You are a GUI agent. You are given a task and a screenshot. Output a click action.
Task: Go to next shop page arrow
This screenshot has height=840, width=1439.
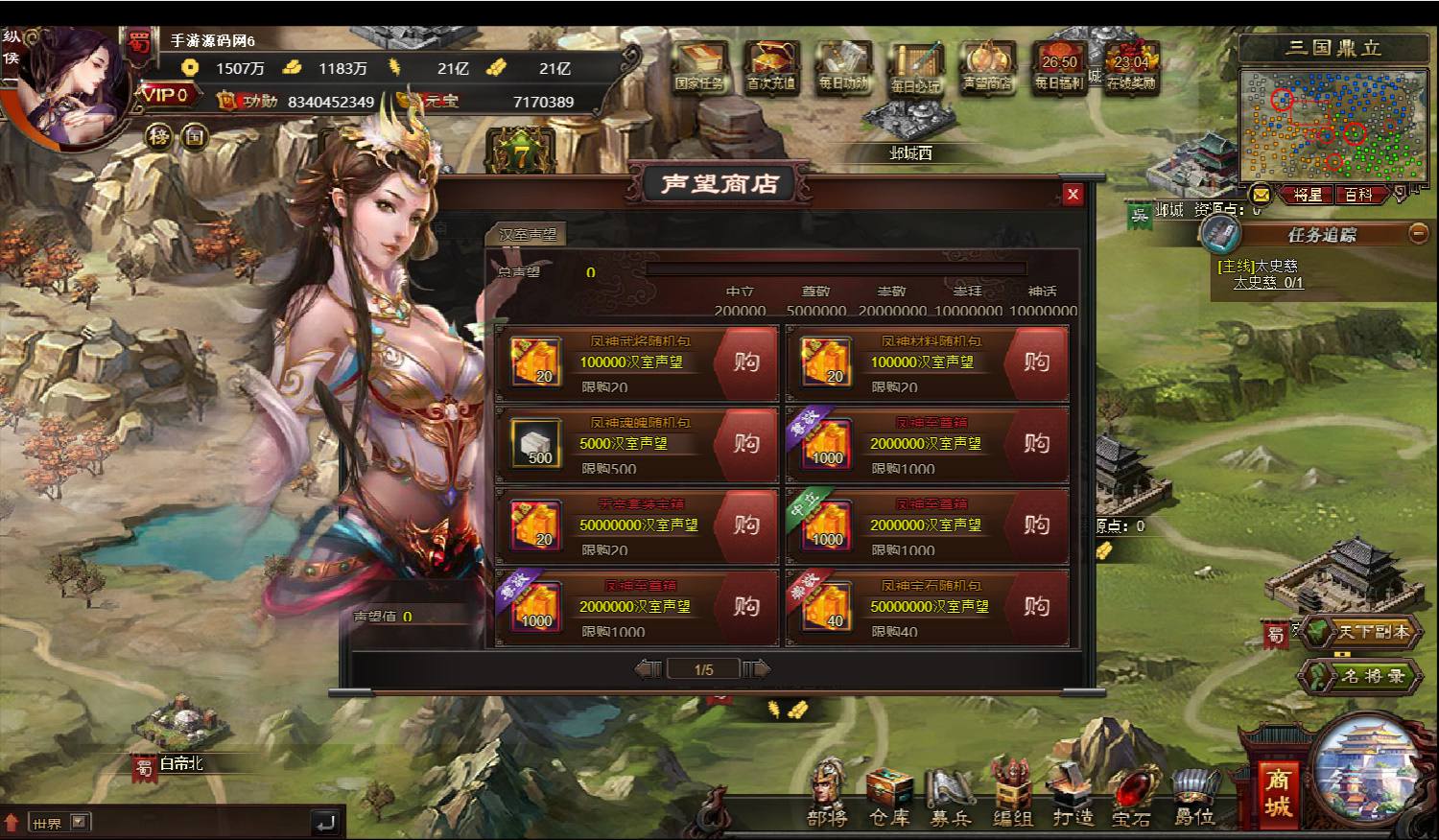click(757, 669)
